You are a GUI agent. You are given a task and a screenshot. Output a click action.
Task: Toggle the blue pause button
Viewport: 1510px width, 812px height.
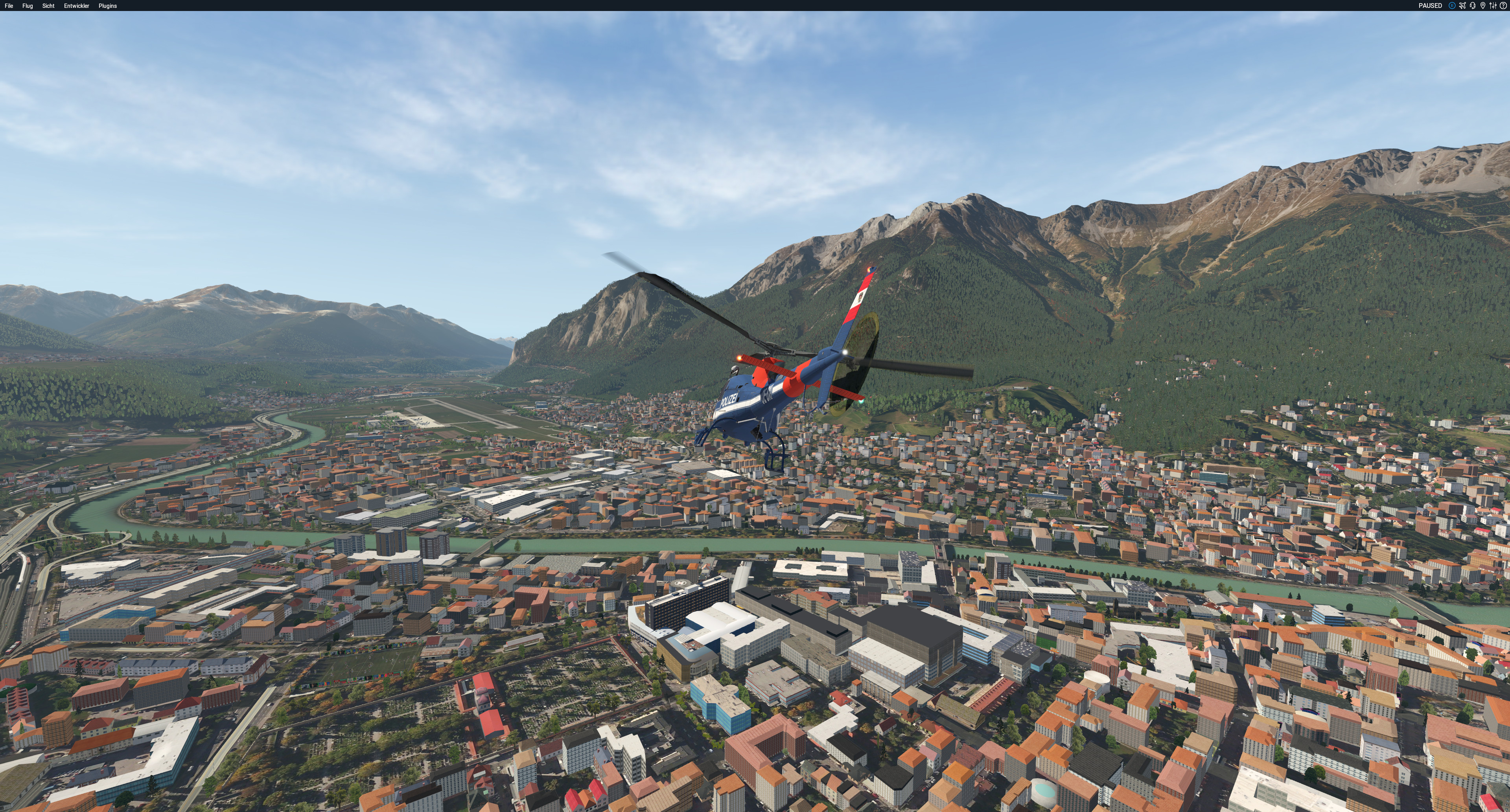(x=1452, y=6)
